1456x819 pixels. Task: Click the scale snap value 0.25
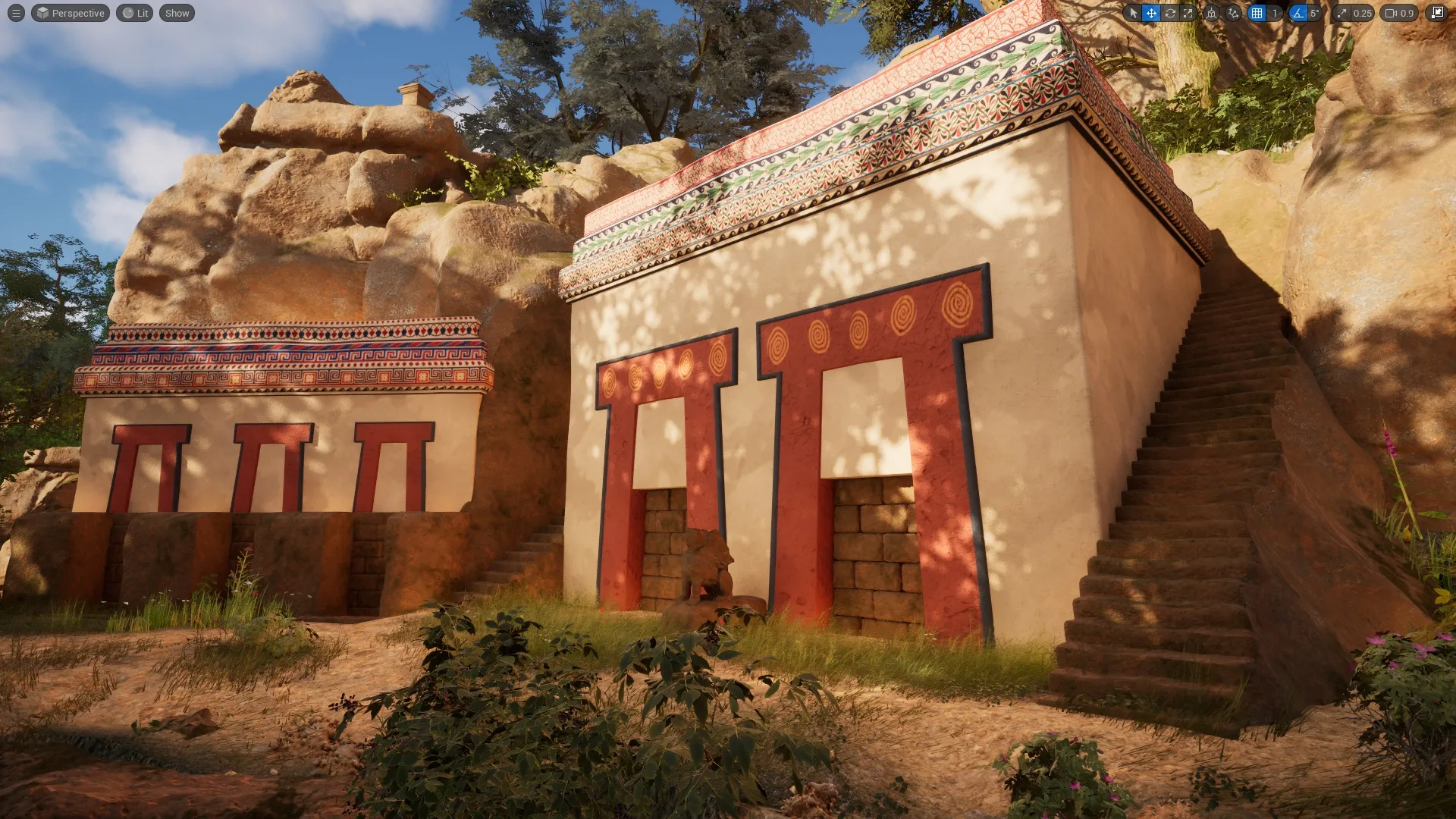1362,13
